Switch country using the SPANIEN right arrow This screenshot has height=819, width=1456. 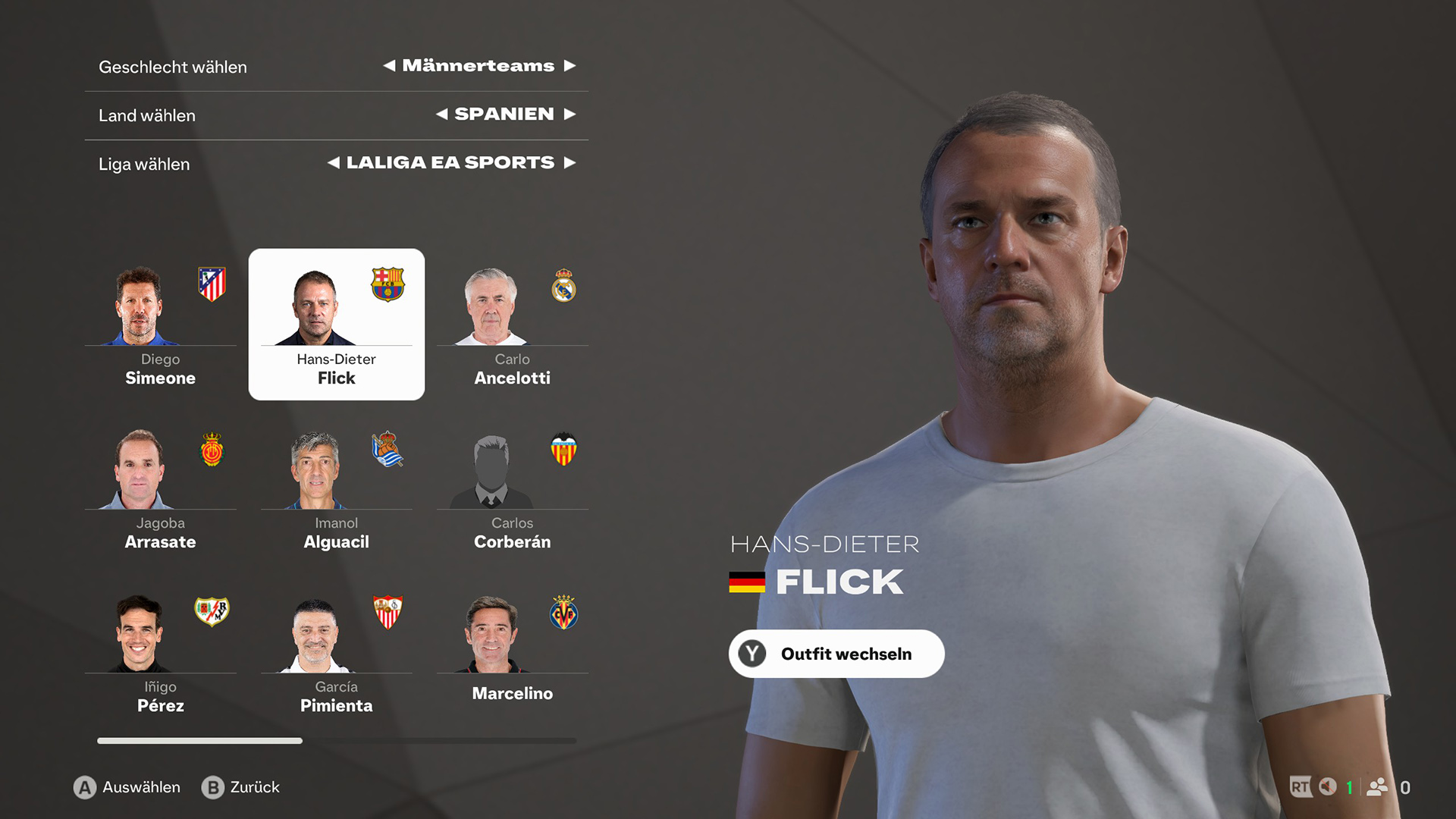571,115
